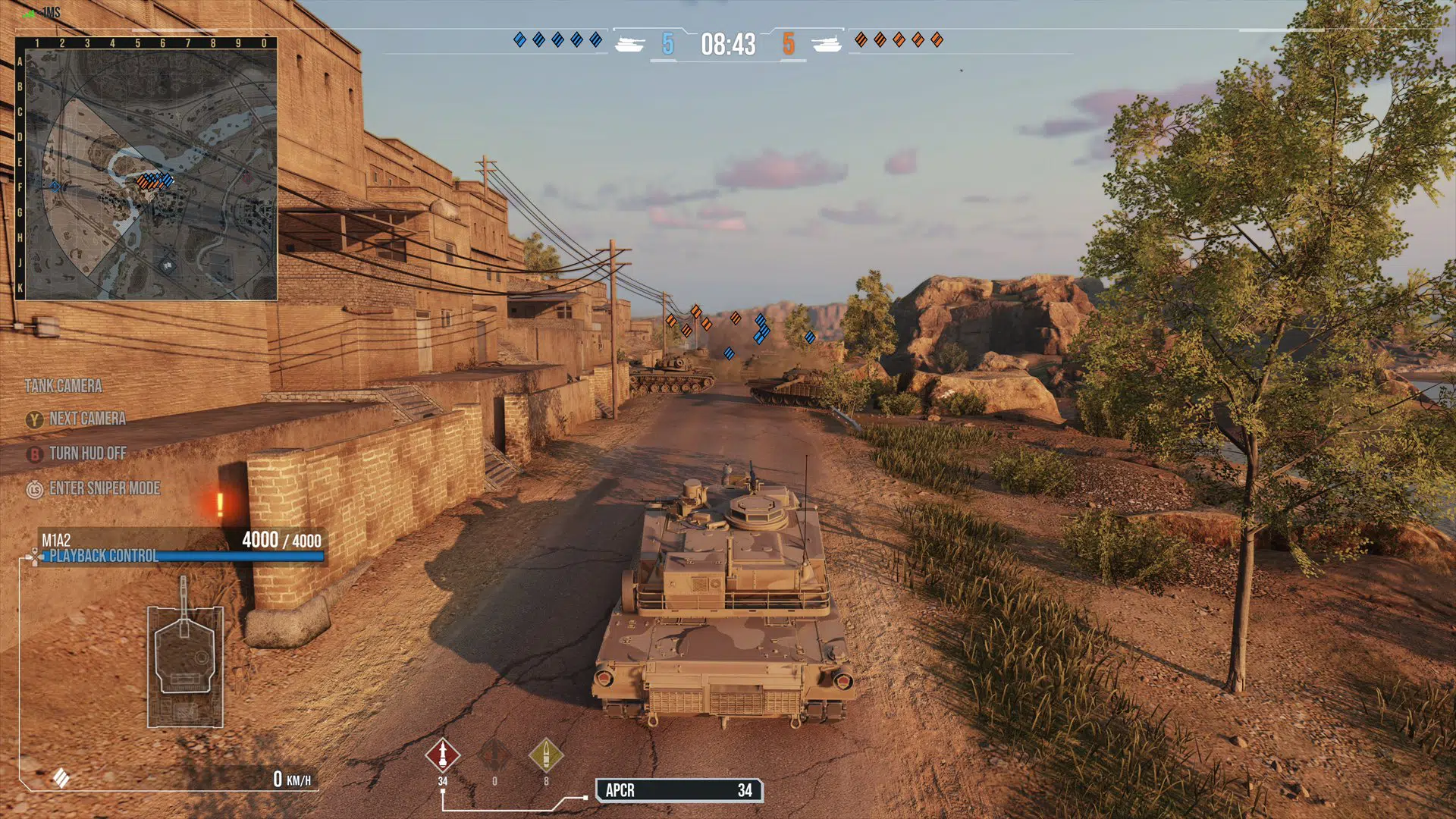Select the red APCR shell icon
The height and width of the screenshot is (819, 1456).
pos(443,755)
